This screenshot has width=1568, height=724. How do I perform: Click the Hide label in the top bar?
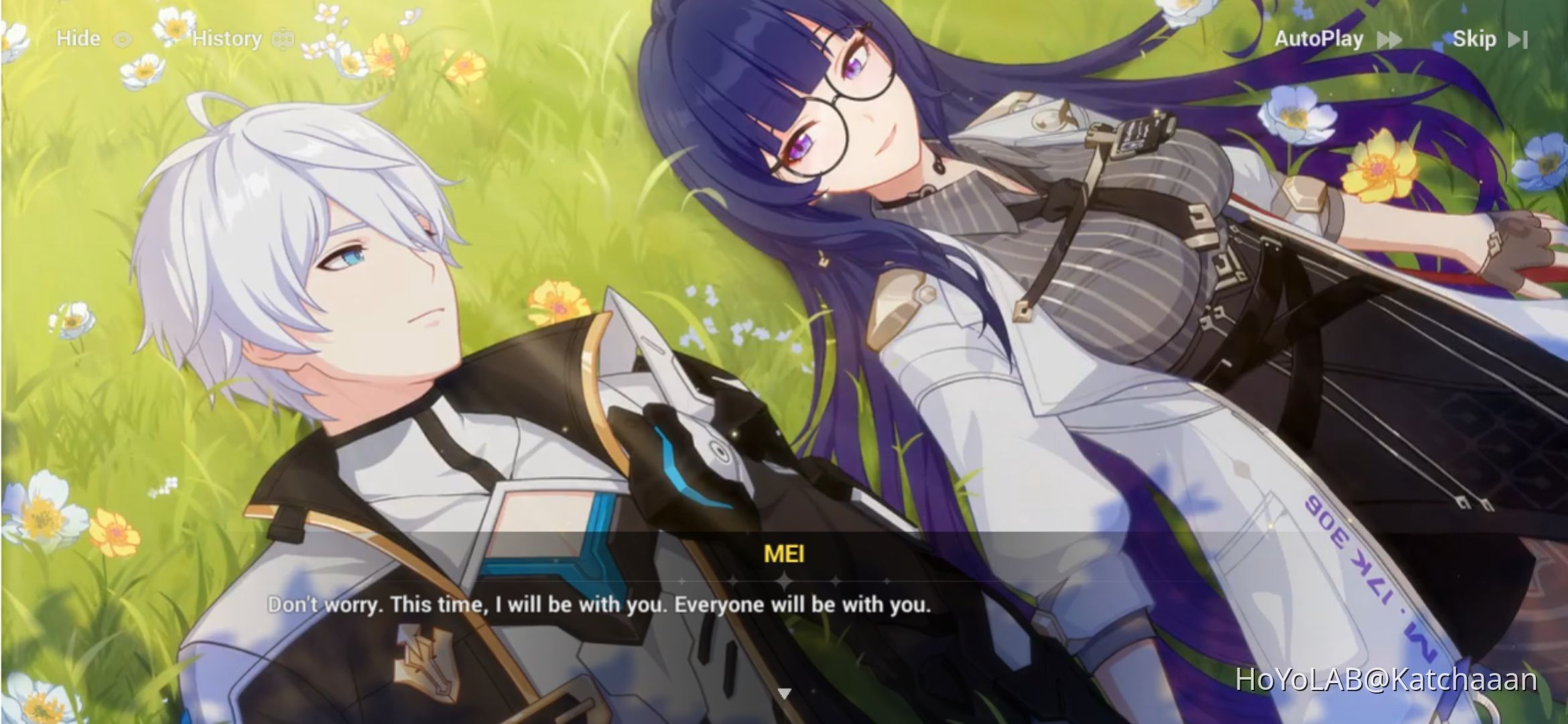point(77,38)
